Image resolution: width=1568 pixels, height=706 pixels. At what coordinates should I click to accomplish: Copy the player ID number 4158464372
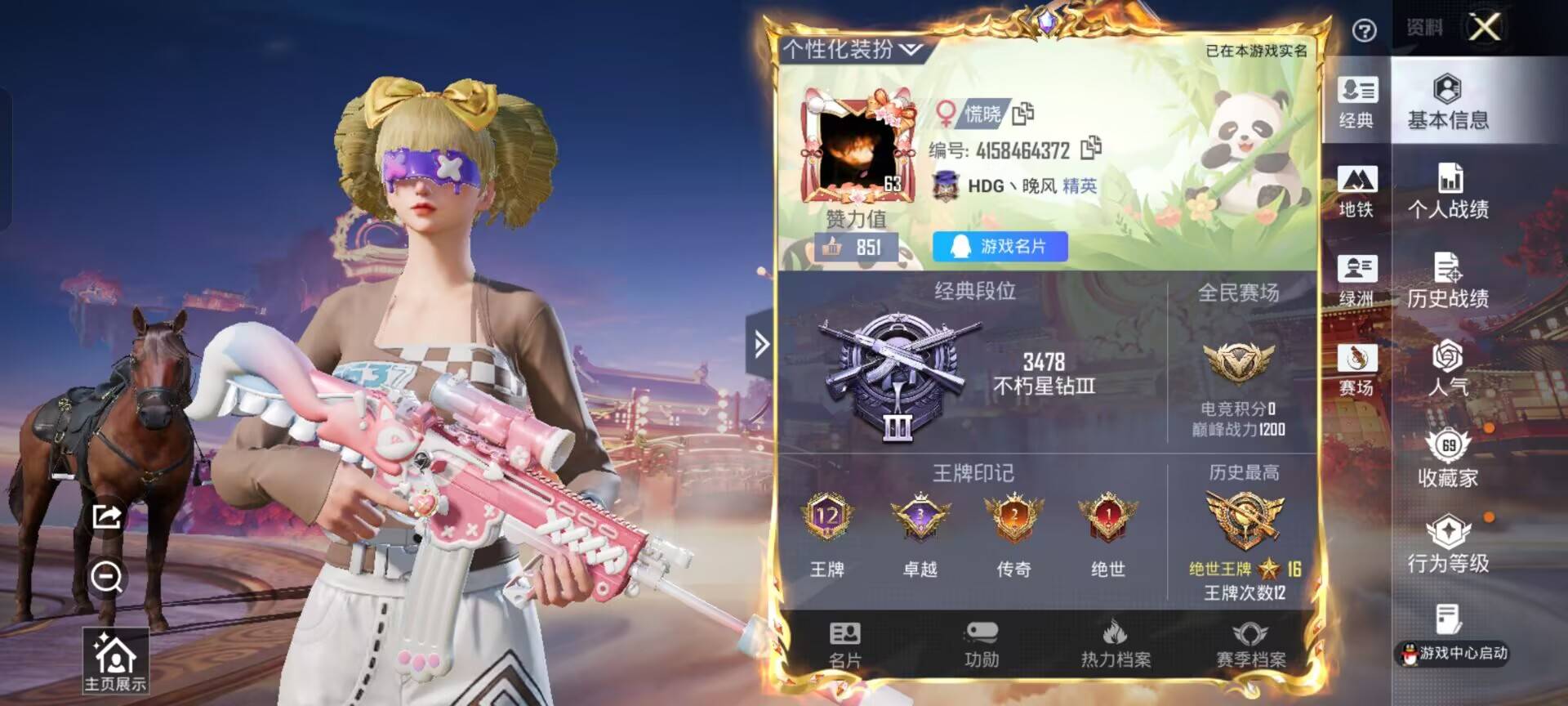[x=1090, y=149]
